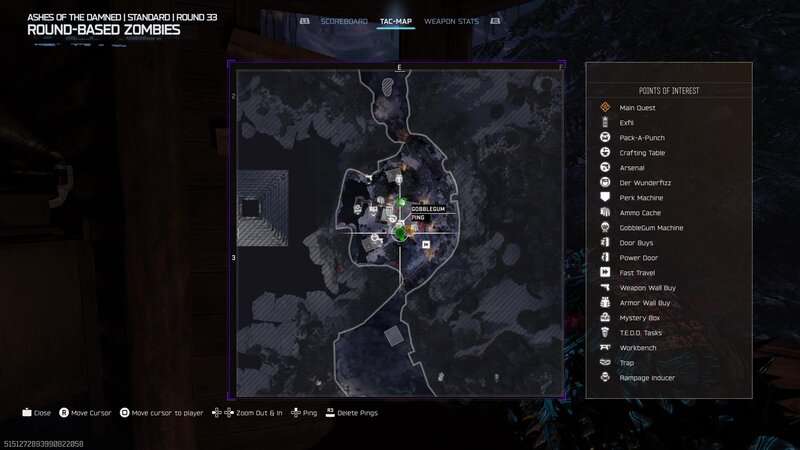
Task: Select Main Quest in points of interest
Action: click(x=636, y=108)
